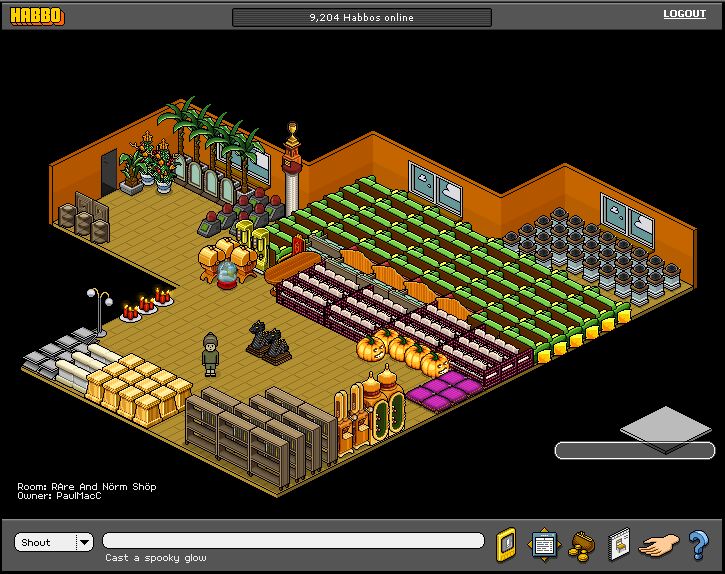Screen dimensions: 725x574
Task: Click the LOGOUT link
Action: pos(684,14)
